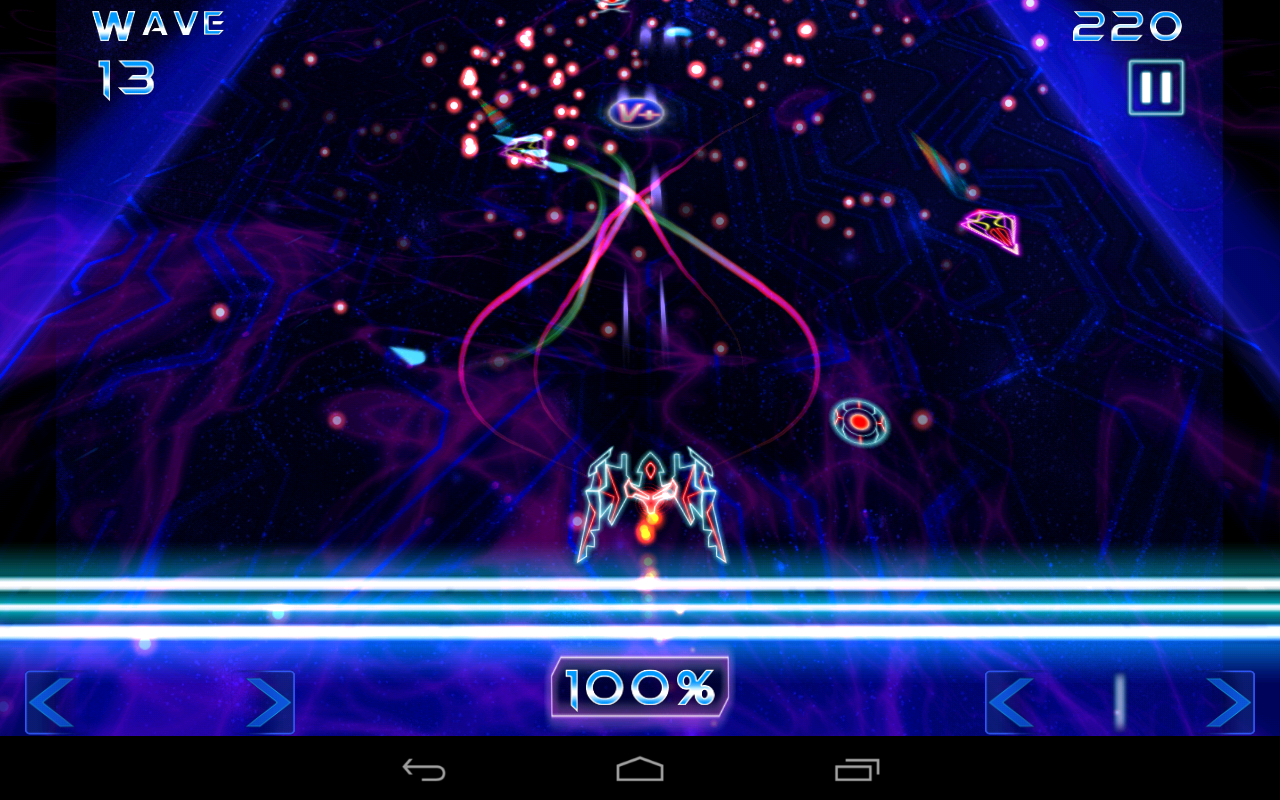Tap the glowing red diamond enemy near the edge
The width and height of the screenshot is (1280, 800).
pos(992,230)
